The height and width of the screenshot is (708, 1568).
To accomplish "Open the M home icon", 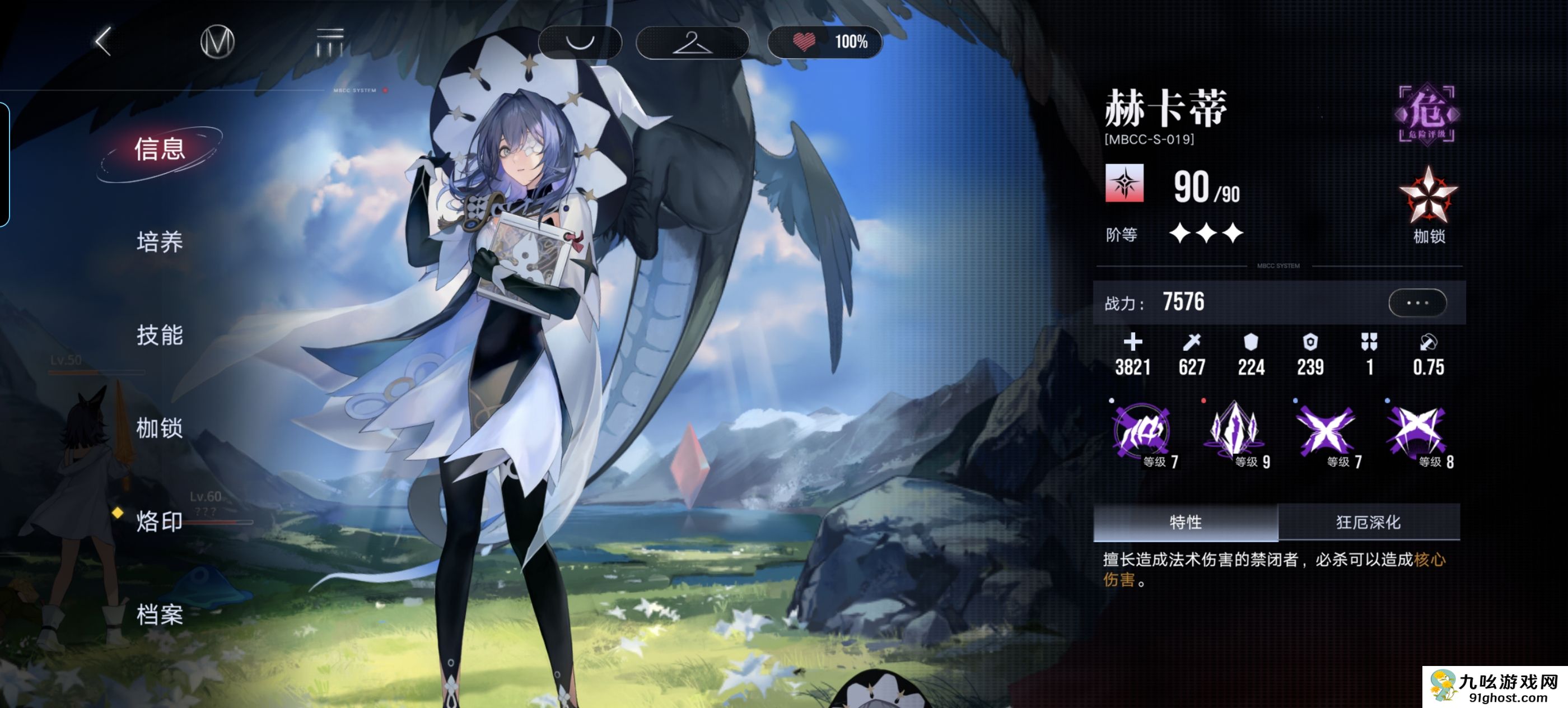I will point(217,42).
